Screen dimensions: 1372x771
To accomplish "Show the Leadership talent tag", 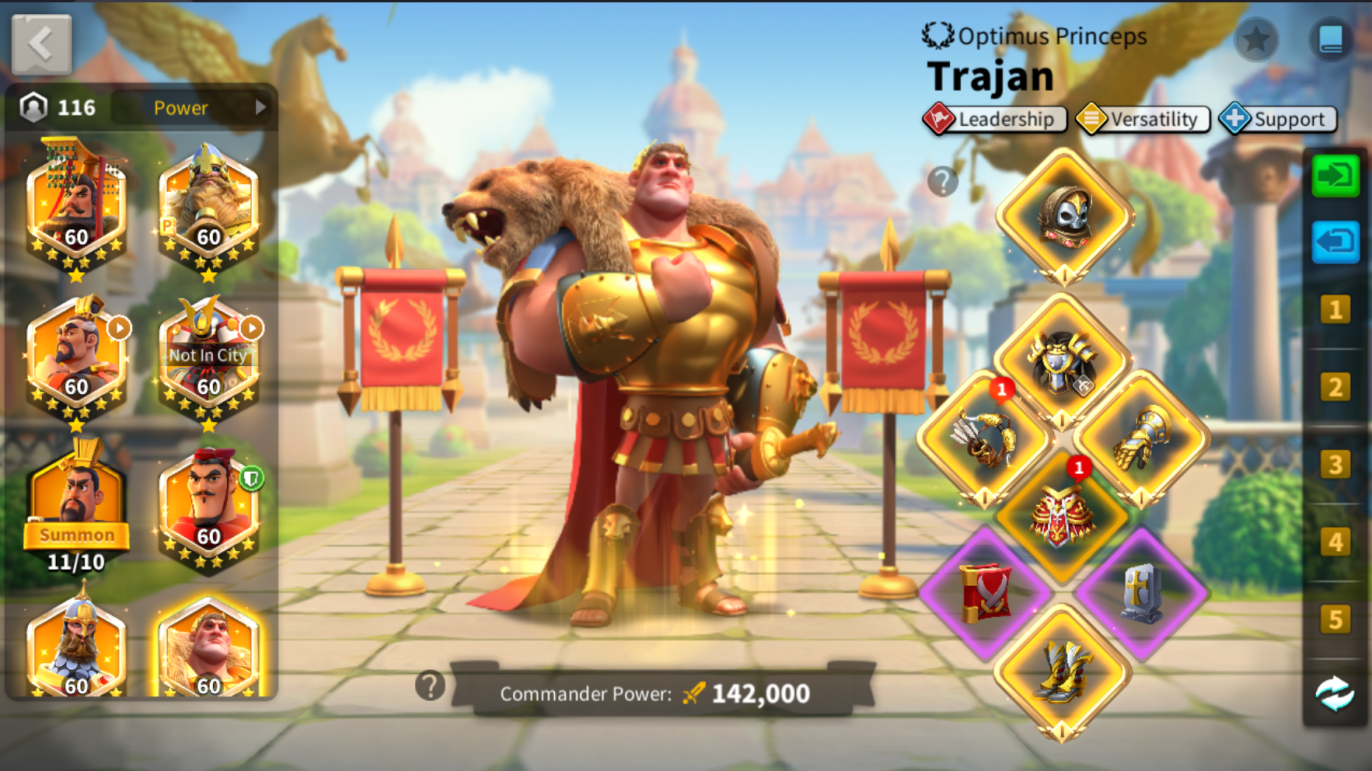I will [x=994, y=119].
